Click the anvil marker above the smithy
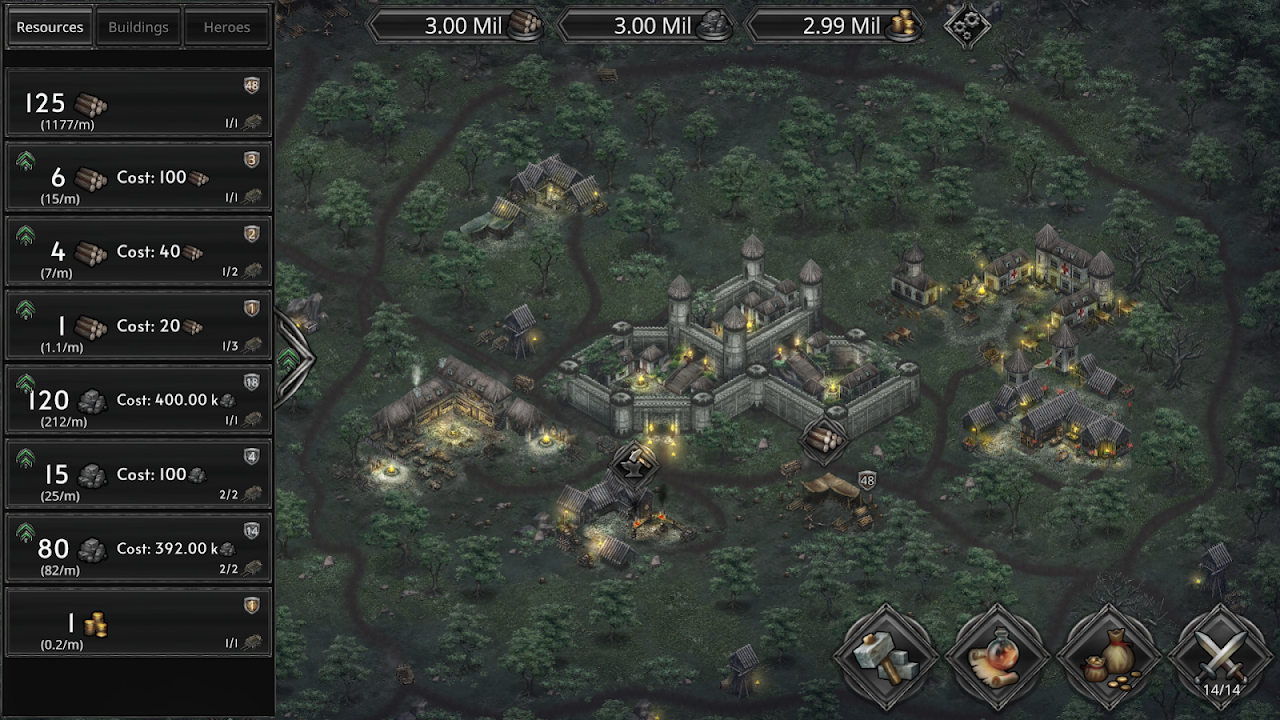 coord(634,465)
